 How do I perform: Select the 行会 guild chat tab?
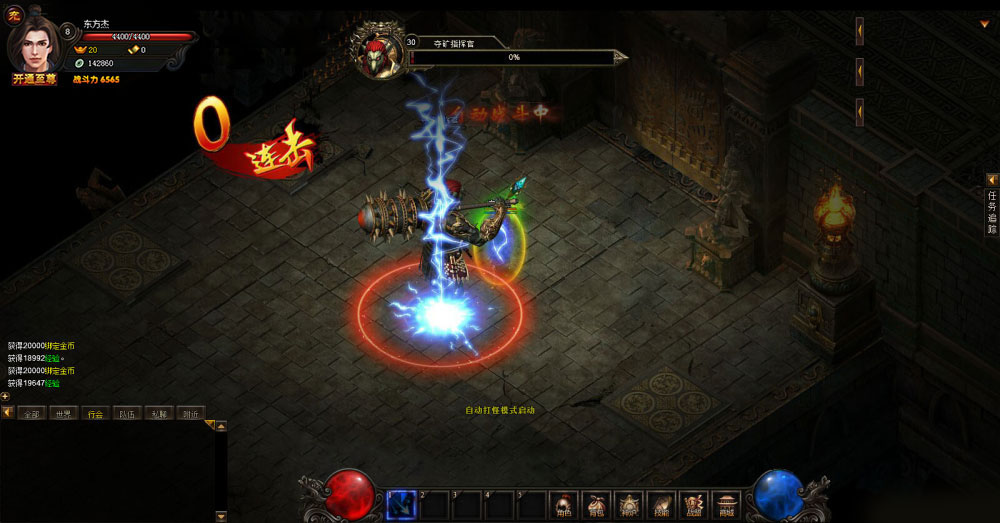click(95, 413)
